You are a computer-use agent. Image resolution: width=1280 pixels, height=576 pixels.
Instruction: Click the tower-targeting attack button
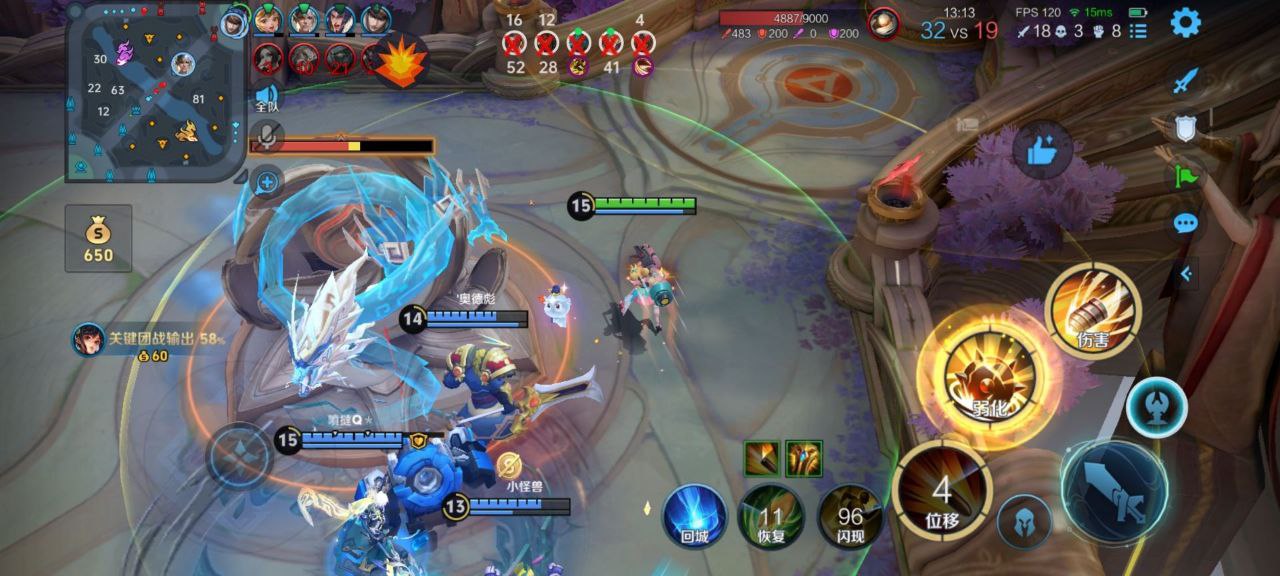coord(1157,408)
